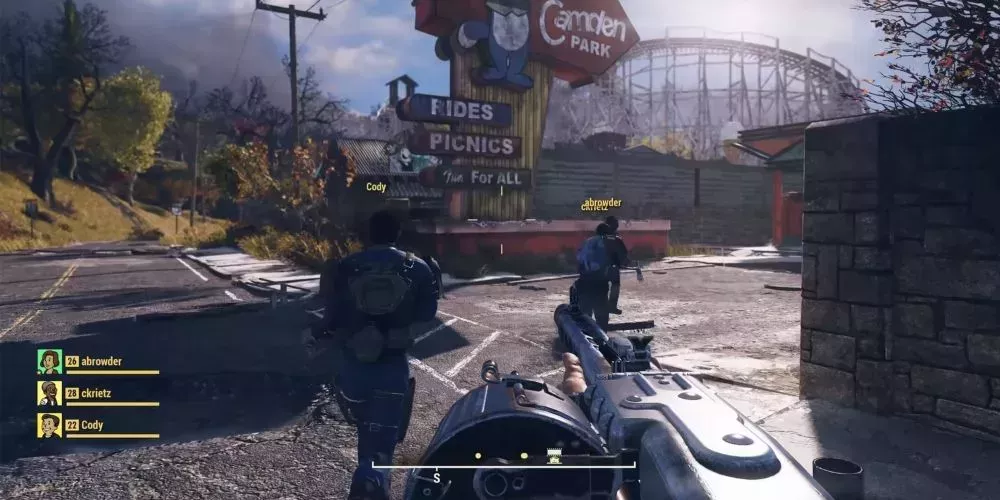Screen dimensions: 1000x500
Task: Select Cody in the team list
Action: pyautogui.click(x=92, y=425)
